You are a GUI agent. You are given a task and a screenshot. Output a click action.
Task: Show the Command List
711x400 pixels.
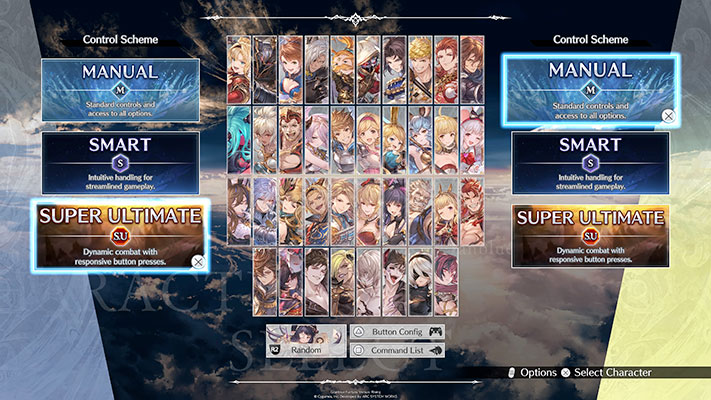click(396, 350)
